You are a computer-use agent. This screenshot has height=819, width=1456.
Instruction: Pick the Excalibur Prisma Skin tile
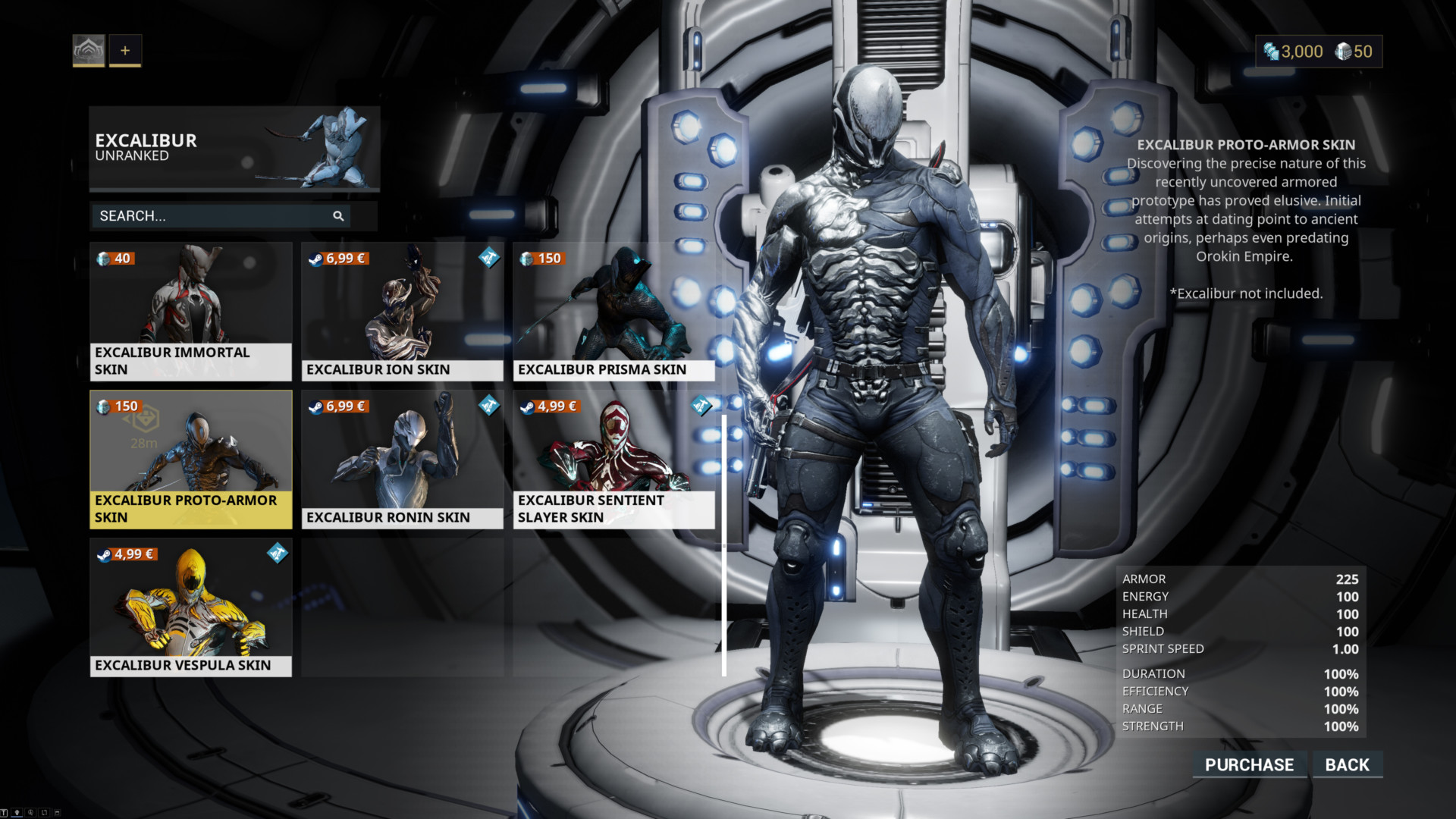pyautogui.click(x=613, y=311)
